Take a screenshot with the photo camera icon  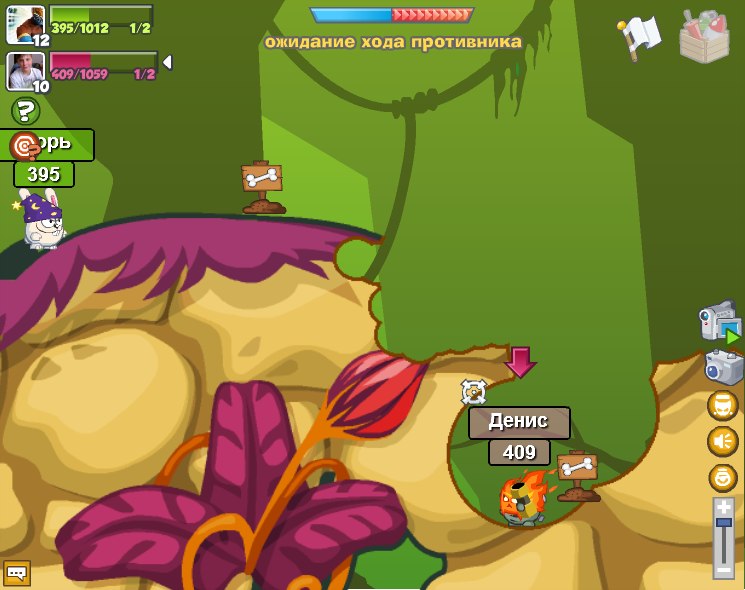(x=723, y=367)
